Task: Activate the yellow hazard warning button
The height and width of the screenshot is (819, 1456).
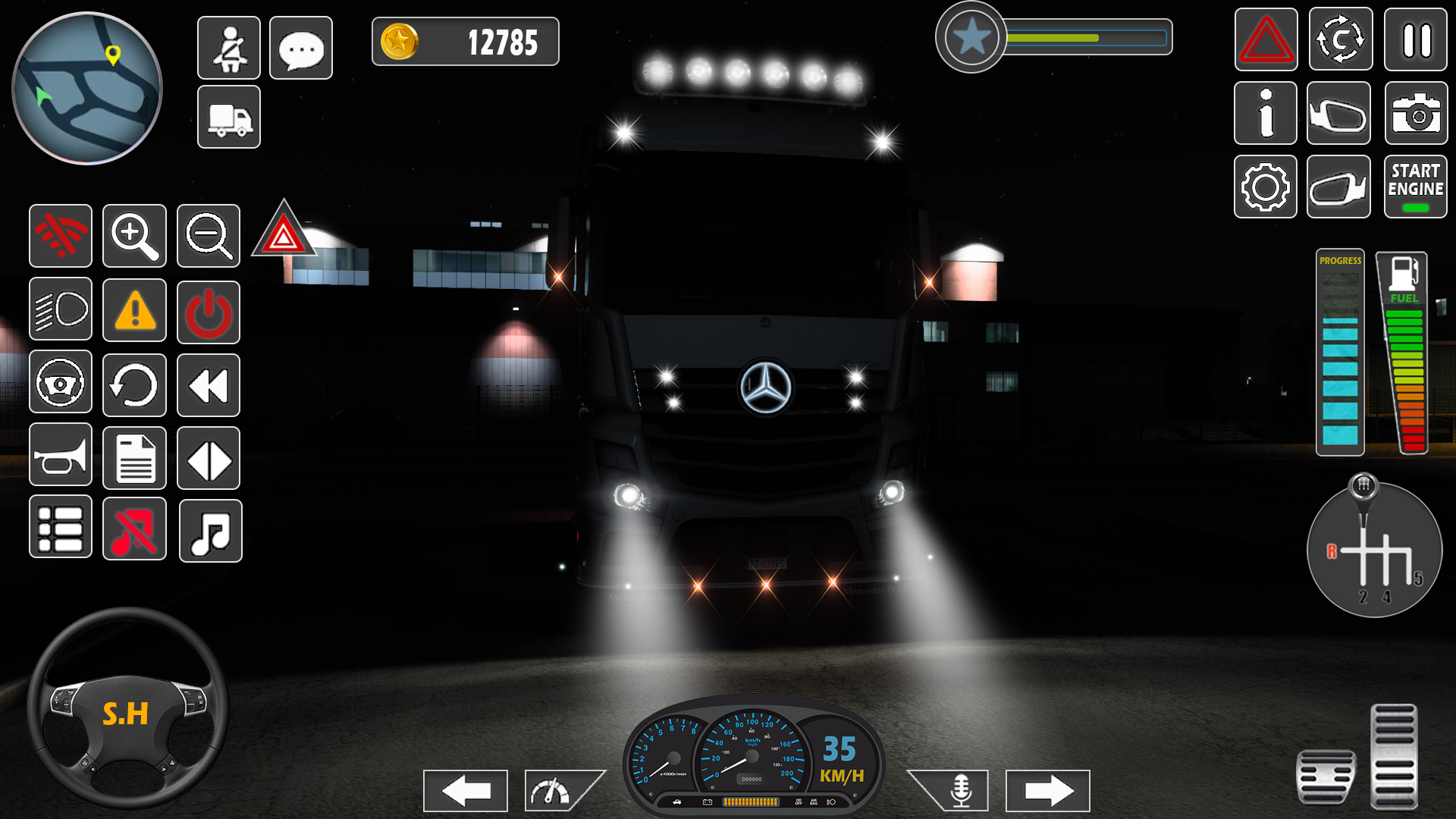Action: pos(135,309)
